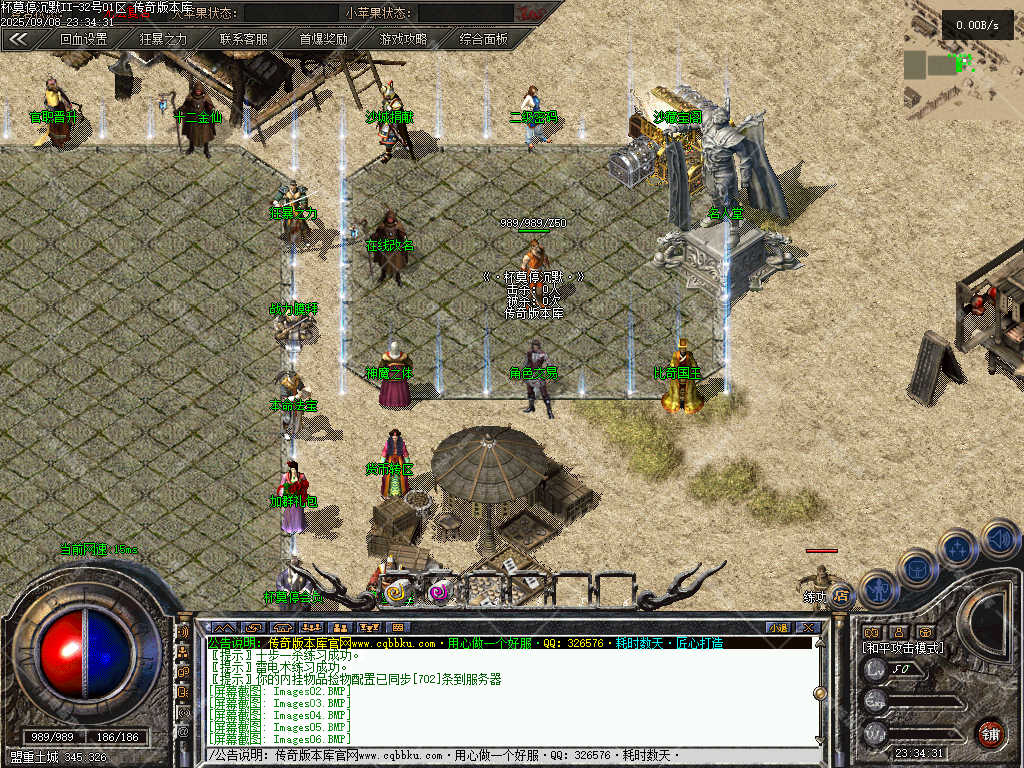The width and height of the screenshot is (1024, 768).
Task: Close the chat panel with X button
Action: [809, 627]
